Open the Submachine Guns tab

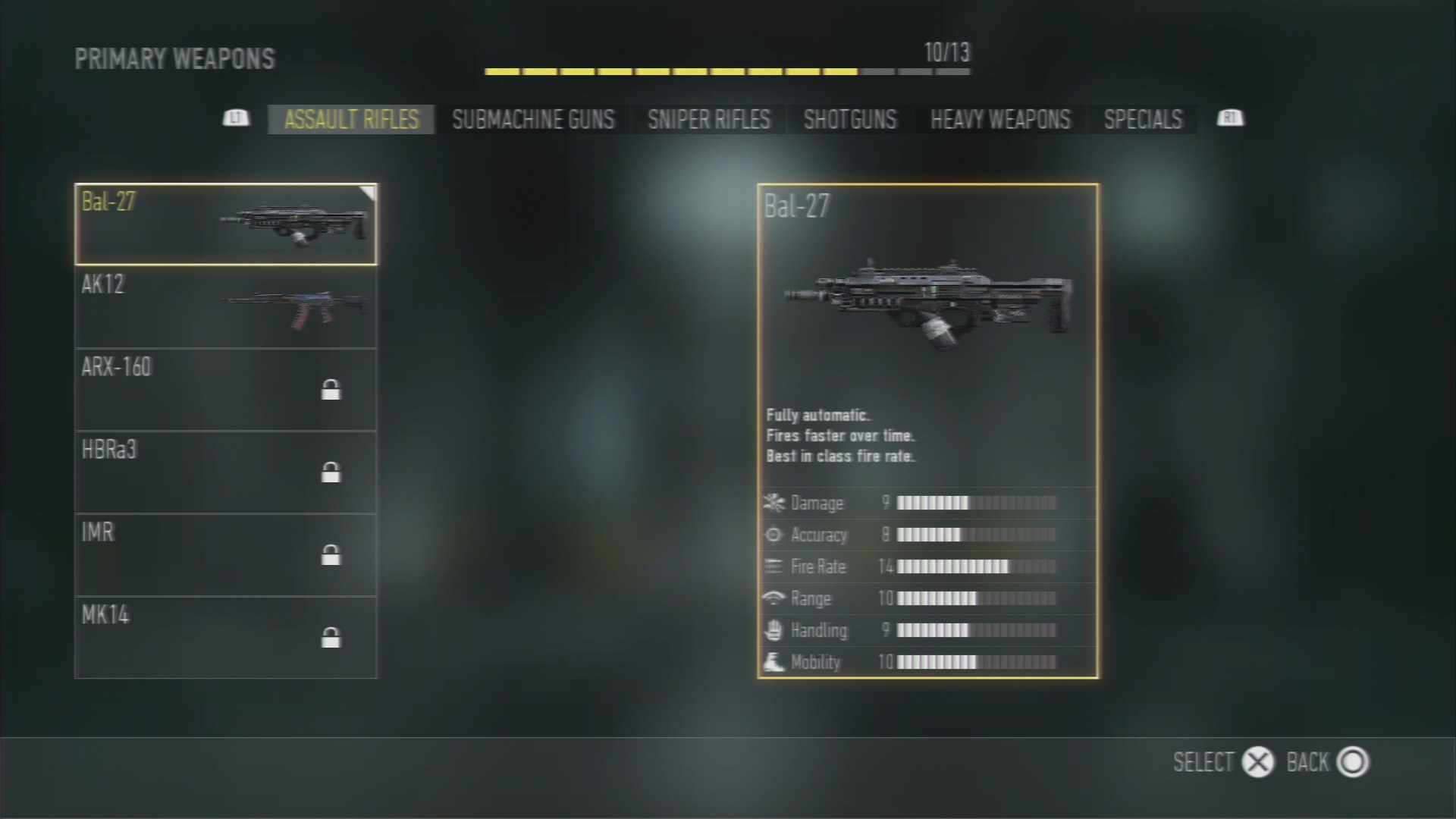coord(533,119)
